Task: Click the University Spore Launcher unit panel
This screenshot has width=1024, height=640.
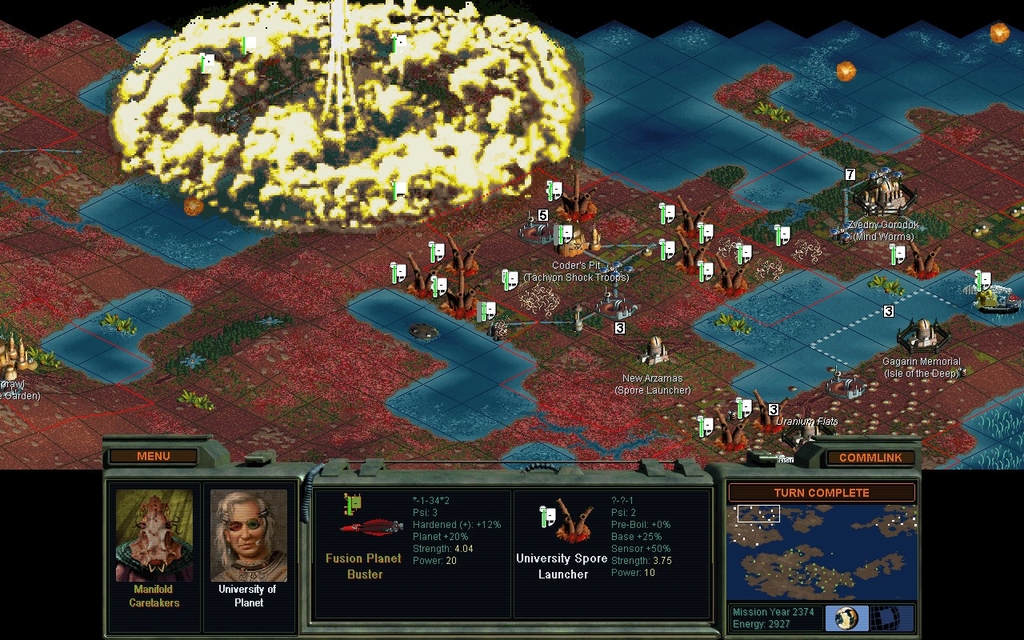Action: [x=611, y=553]
